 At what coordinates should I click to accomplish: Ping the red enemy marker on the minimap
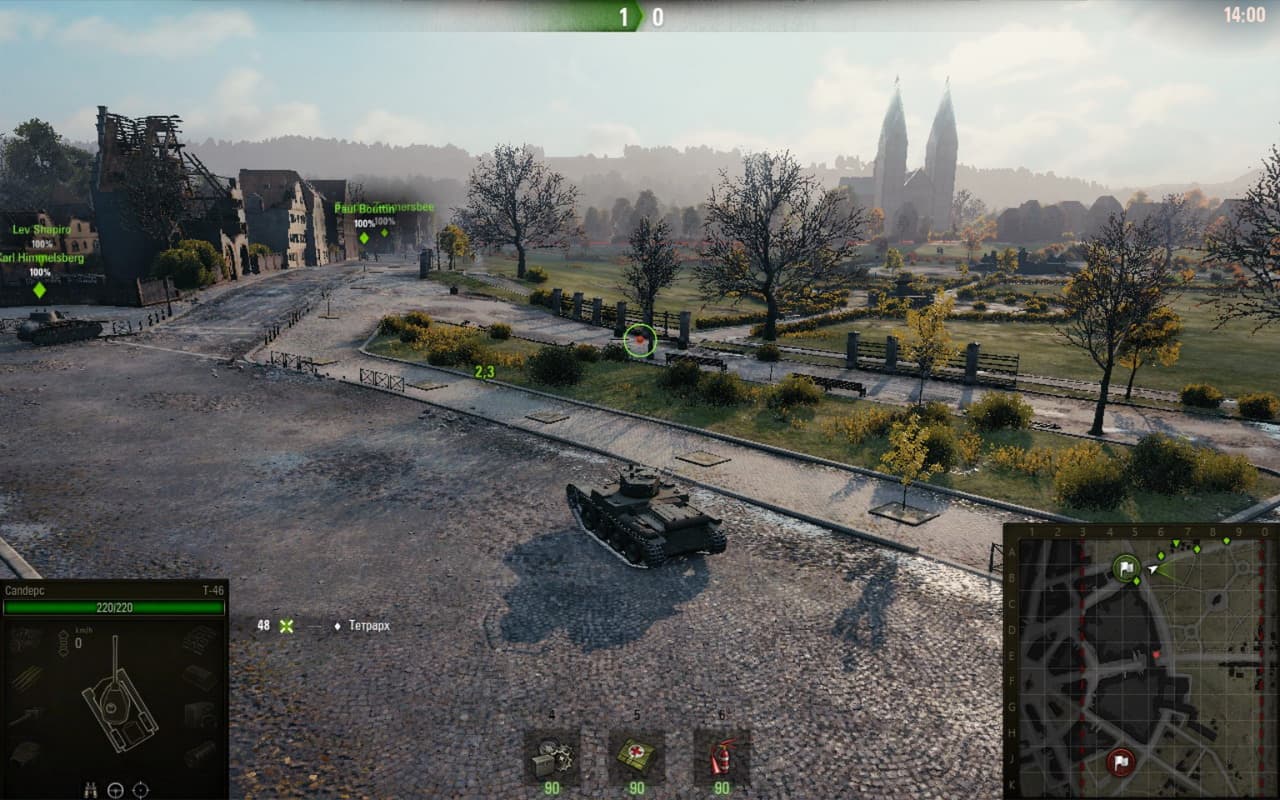(1158, 654)
